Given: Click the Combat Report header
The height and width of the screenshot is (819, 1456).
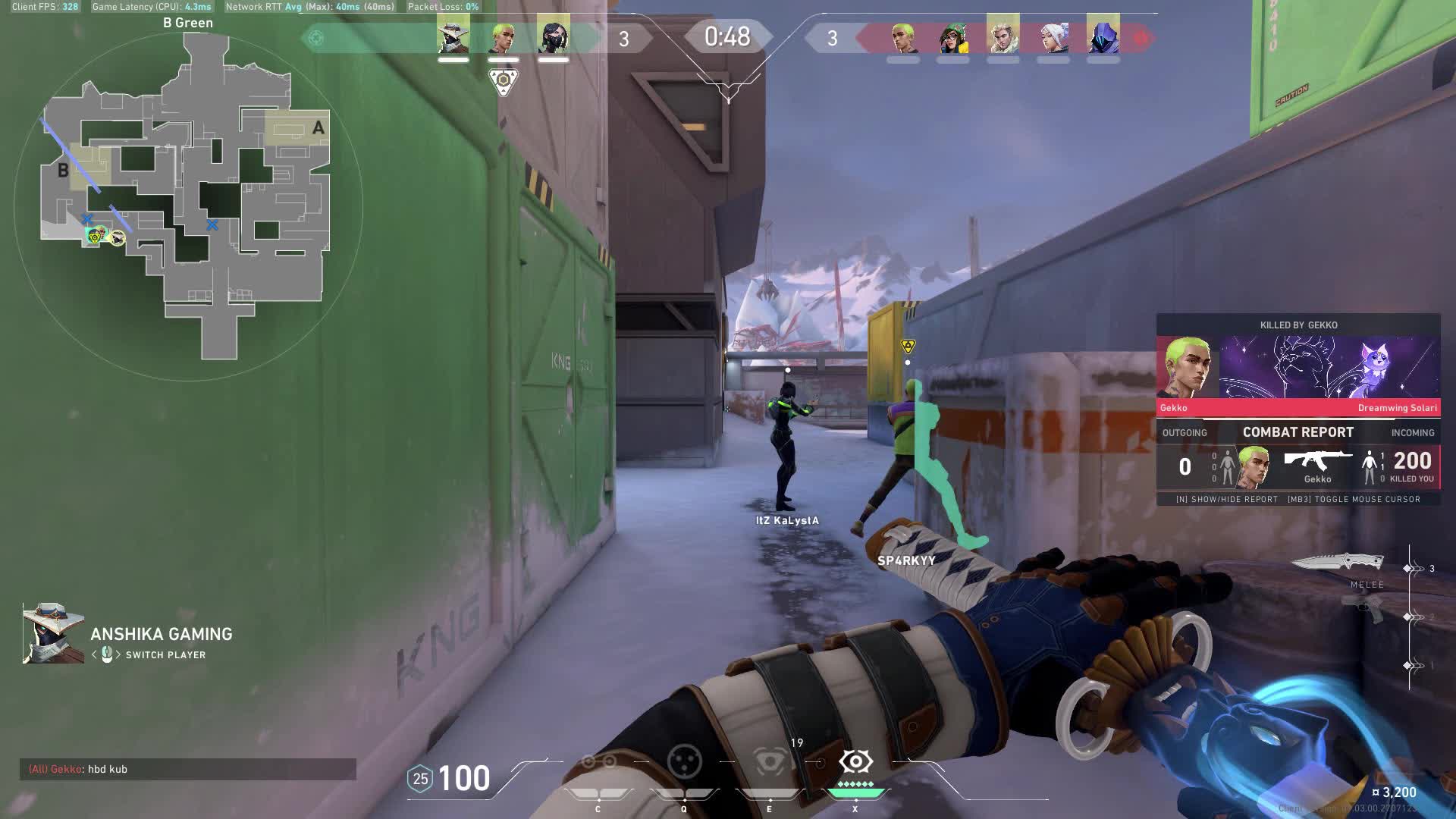Looking at the screenshot, I should click(1298, 432).
